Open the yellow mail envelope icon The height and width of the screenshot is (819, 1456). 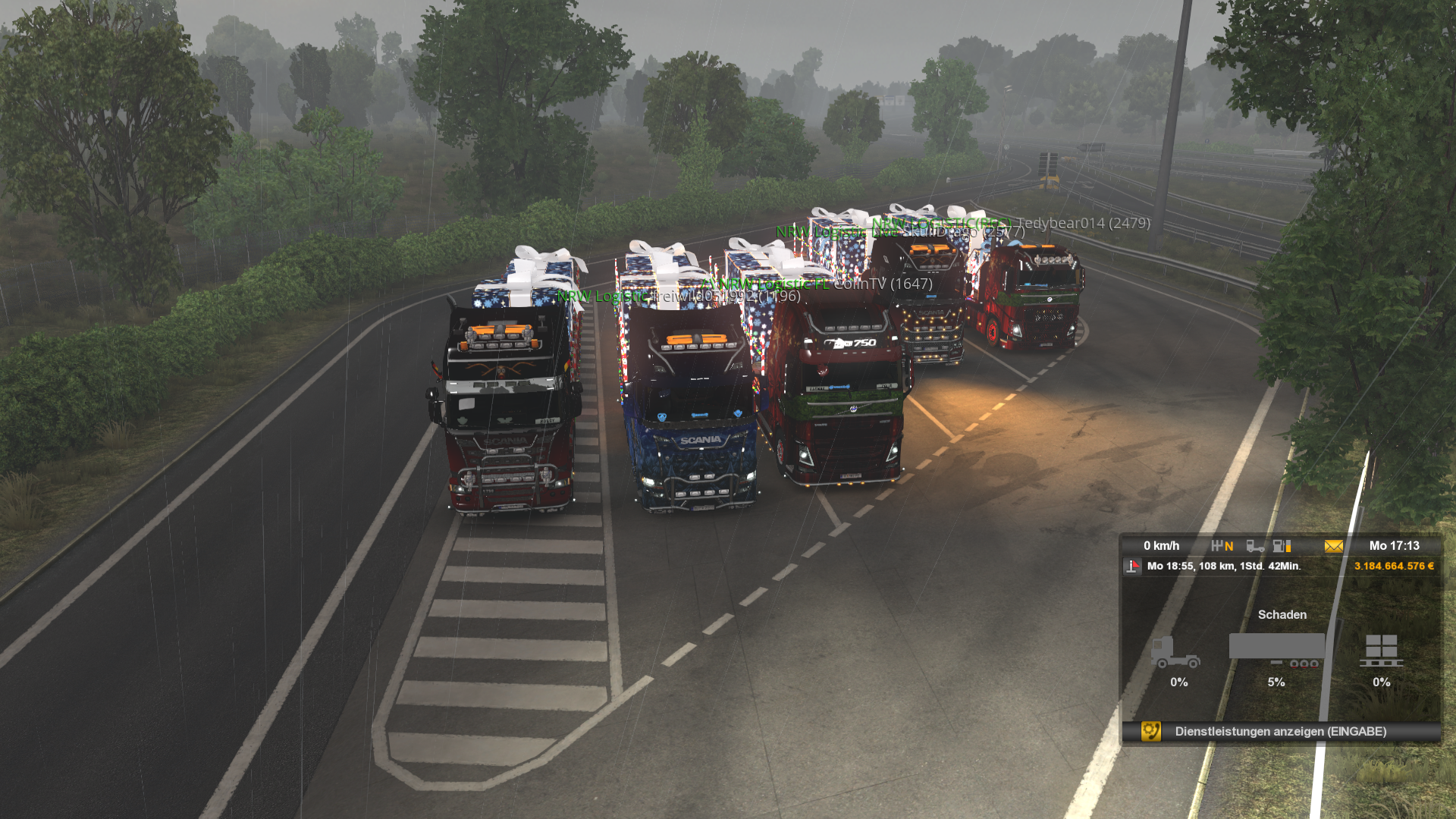point(1333,546)
